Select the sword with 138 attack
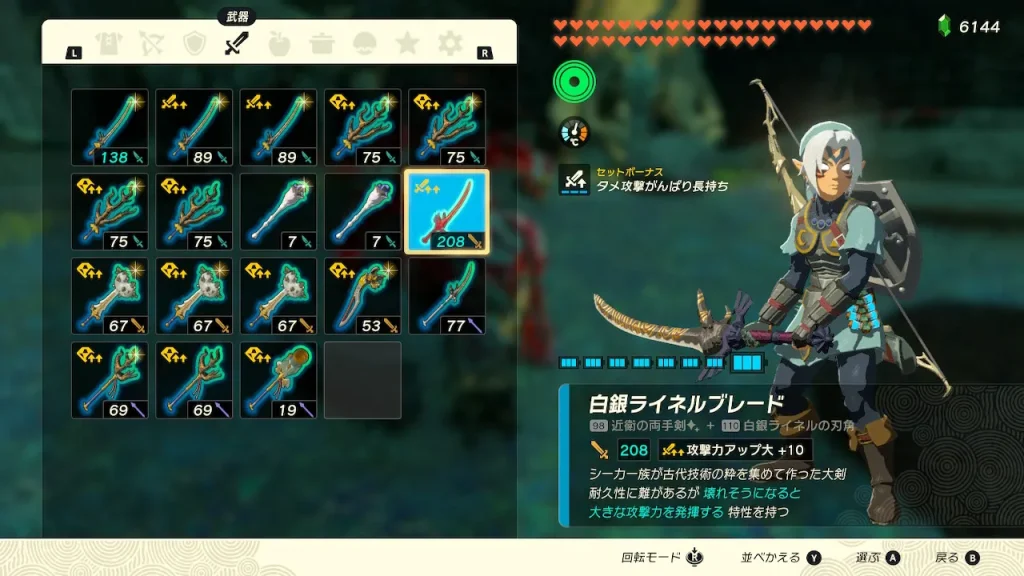 tap(110, 127)
